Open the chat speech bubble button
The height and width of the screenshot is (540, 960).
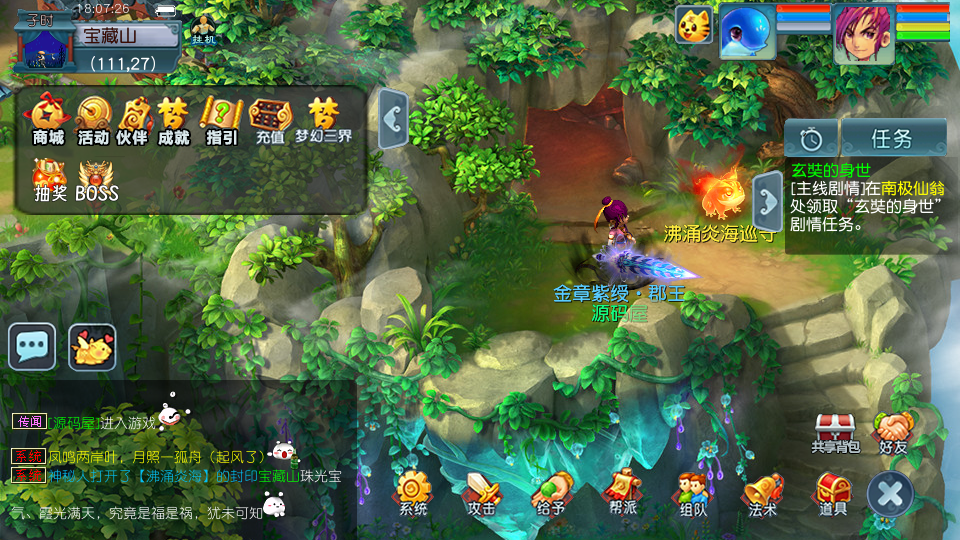[32, 347]
